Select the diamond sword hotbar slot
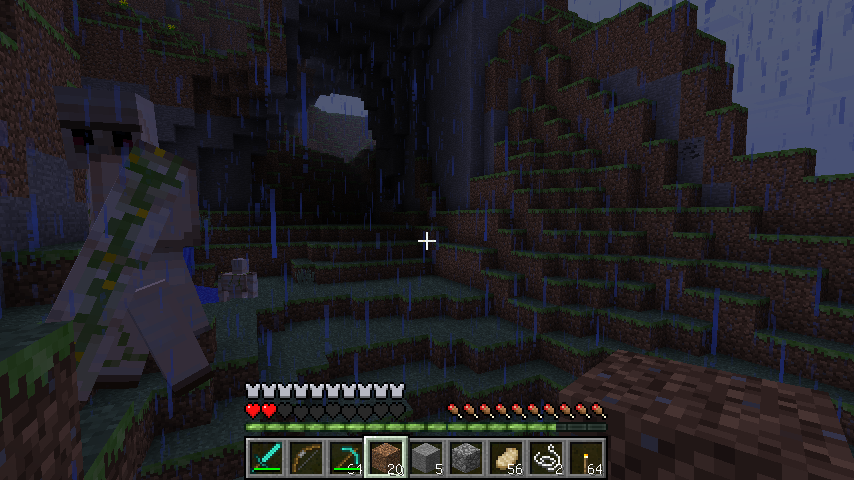Screen dimensions: 854x480 (x=266, y=457)
